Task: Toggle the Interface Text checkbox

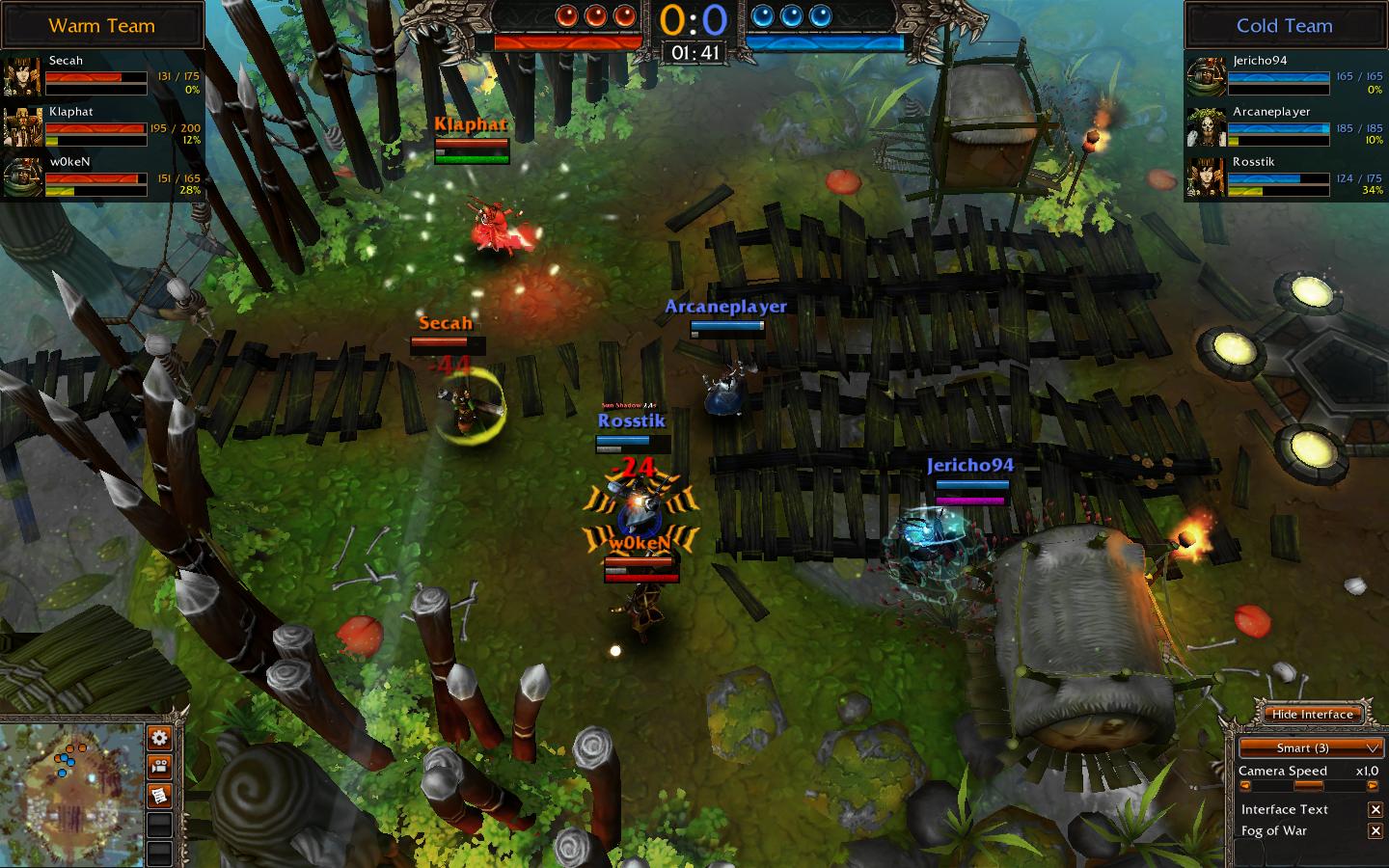Action: coord(1375,810)
